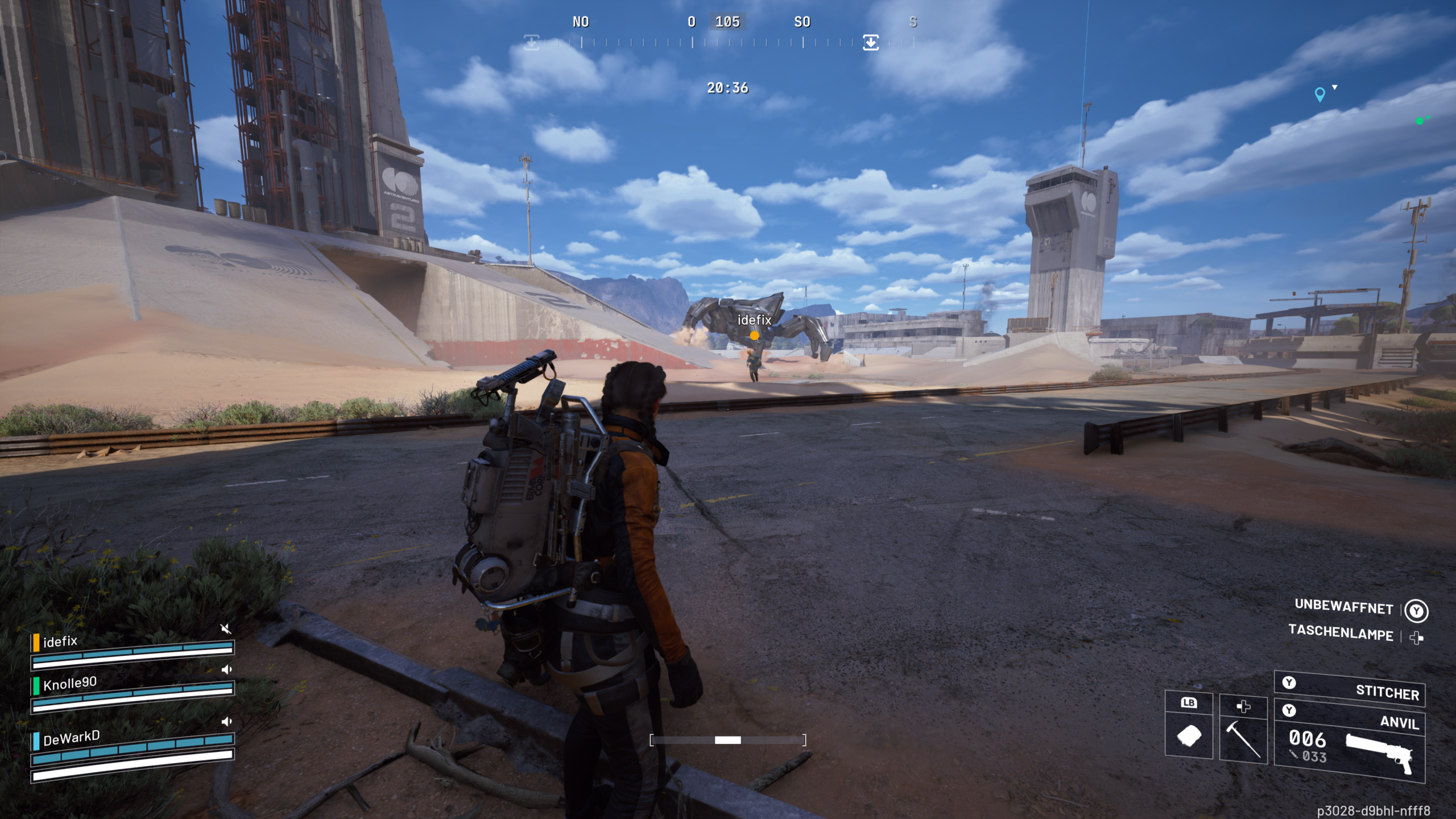Choose the white quick-use item slot
Viewport: 1456px width, 819px height.
pyautogui.click(x=1189, y=736)
